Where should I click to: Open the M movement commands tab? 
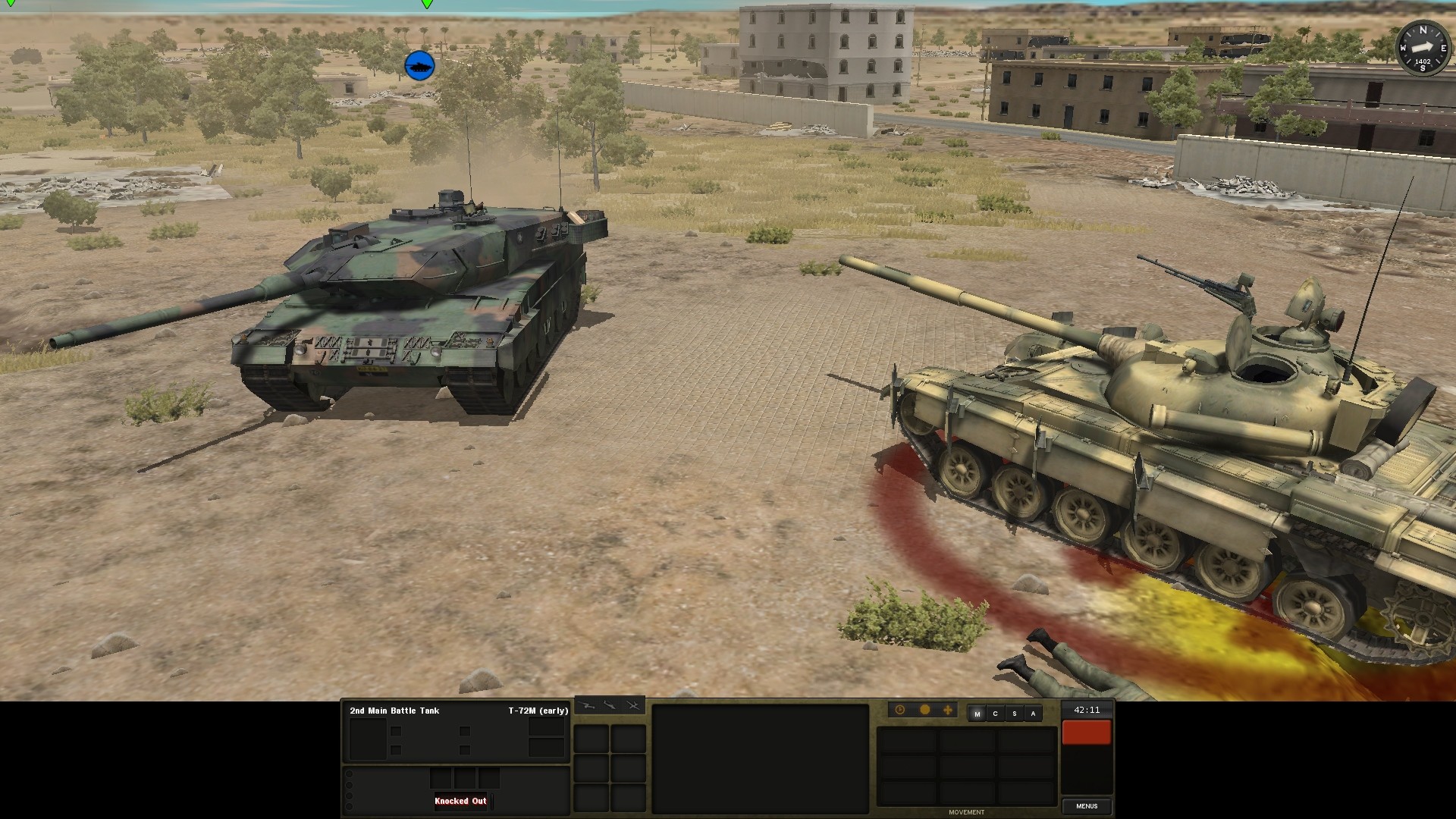pyautogui.click(x=977, y=714)
